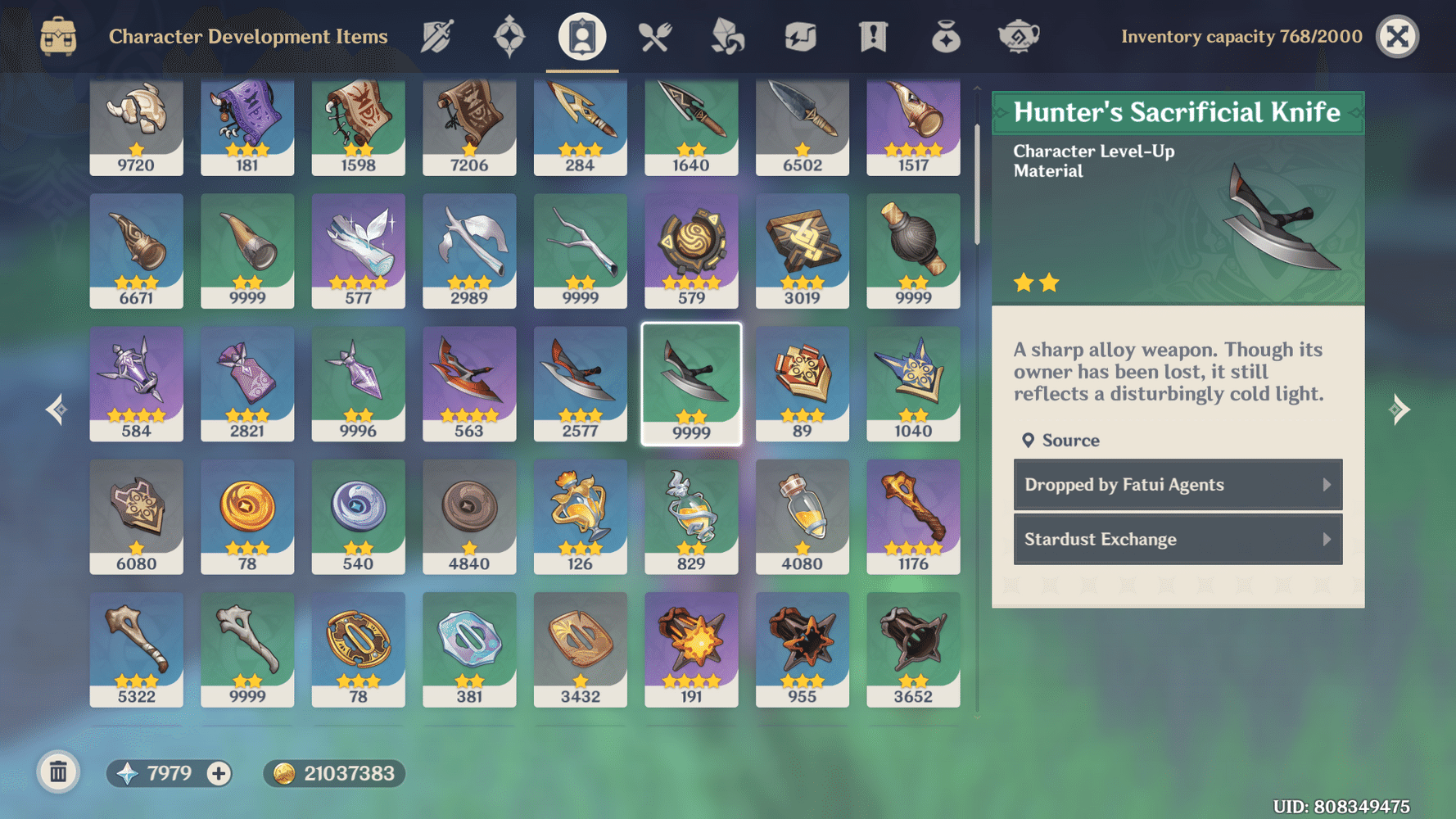Open the Dropped by Fatui Agents source
Screen dimensions: 1456x819
[x=1178, y=485]
